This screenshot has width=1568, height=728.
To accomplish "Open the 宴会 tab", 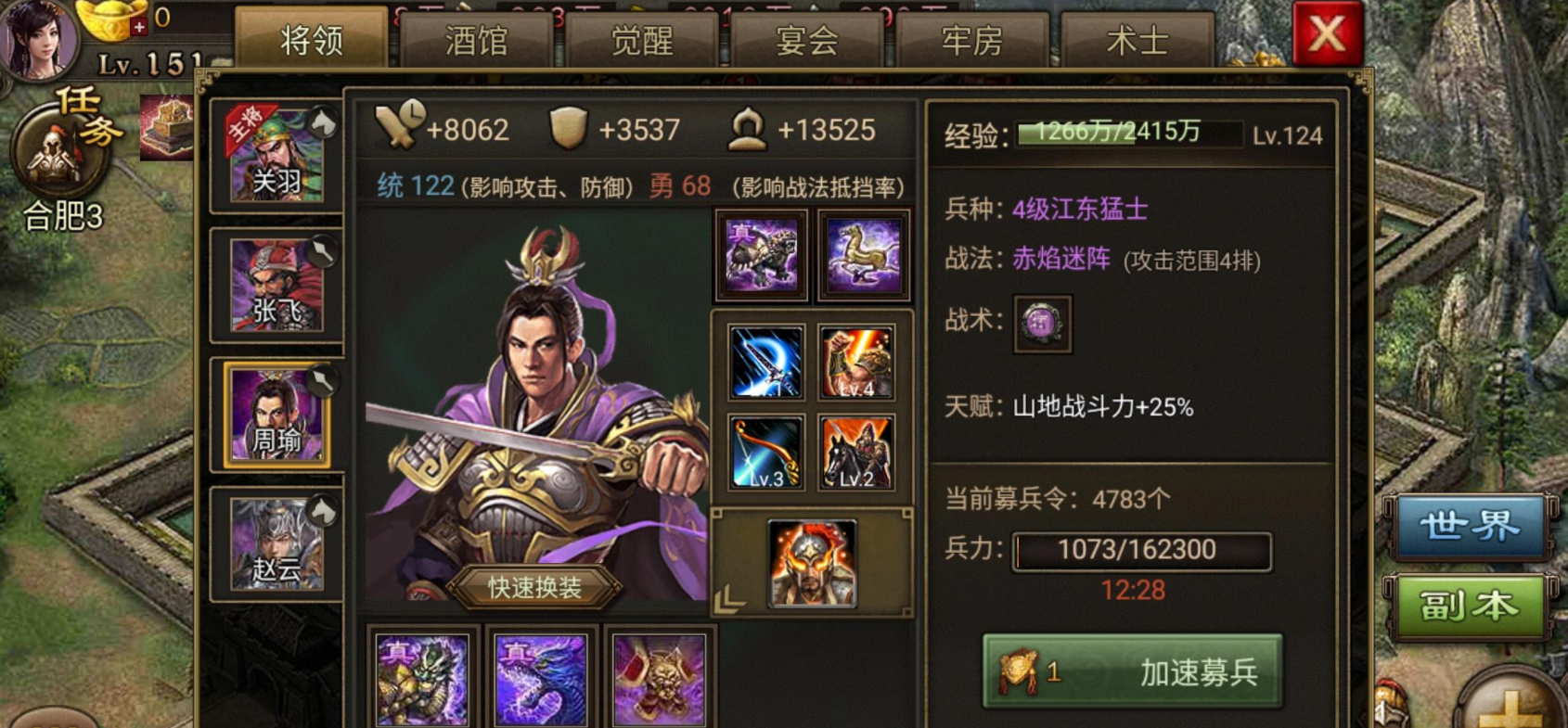I will point(806,39).
